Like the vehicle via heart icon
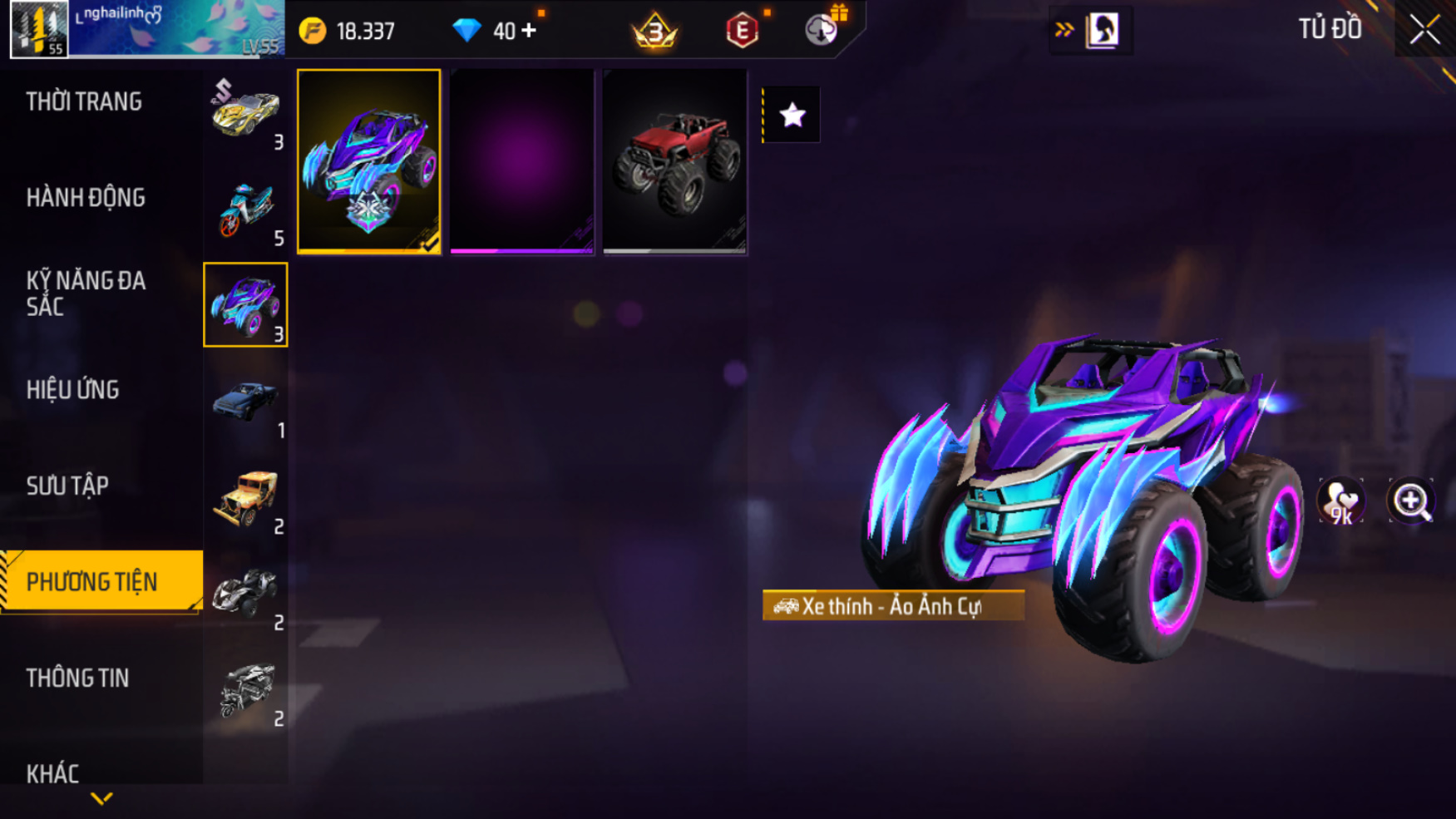Screen dimensions: 1456x819 [x=1340, y=501]
